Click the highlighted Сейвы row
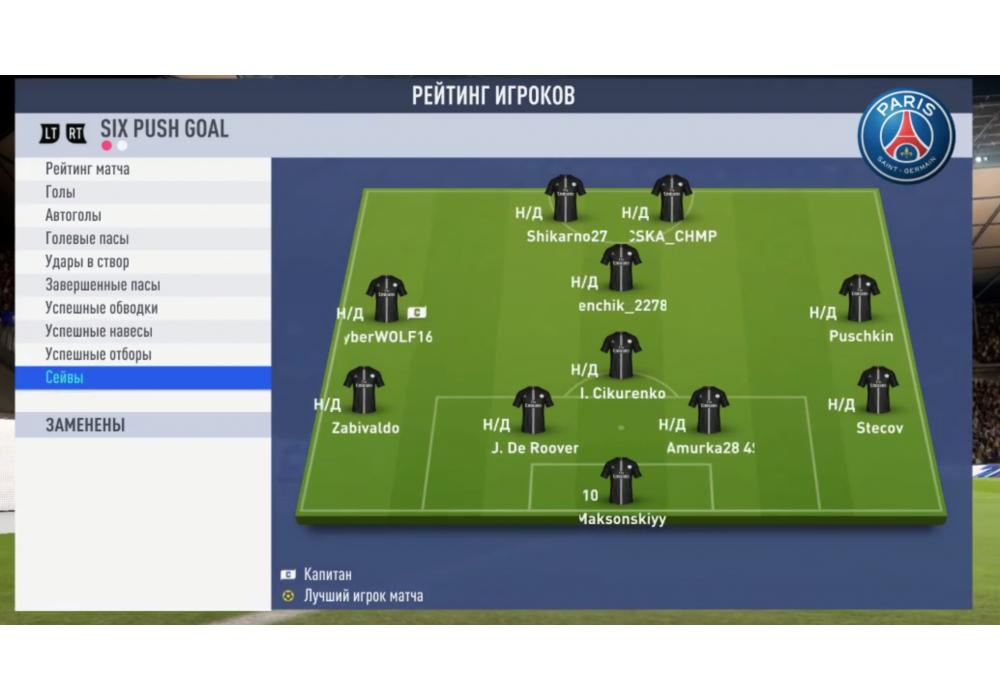Screen dimensions: 1000x700 point(142,378)
